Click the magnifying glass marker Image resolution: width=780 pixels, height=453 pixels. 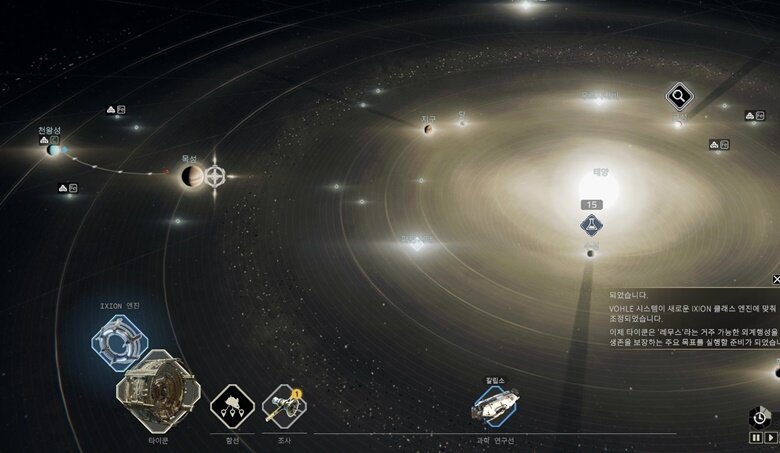(680, 97)
